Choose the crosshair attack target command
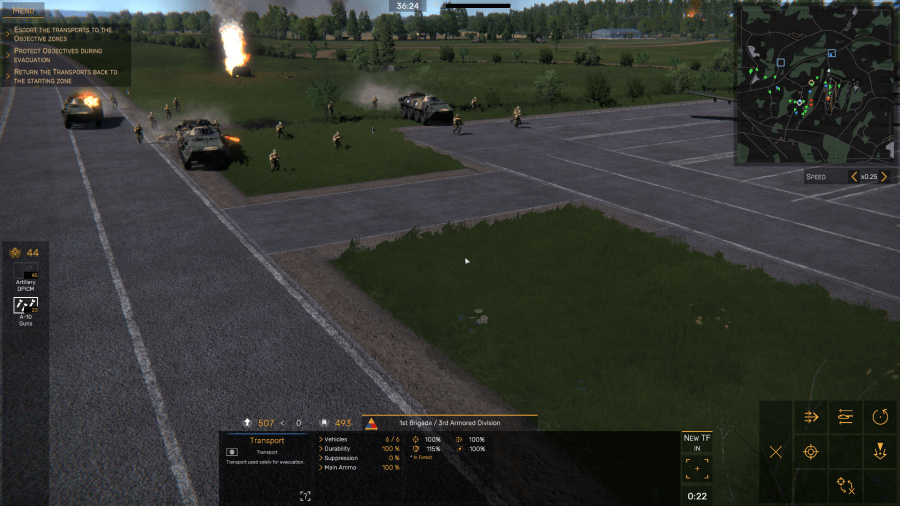The image size is (900, 506). click(811, 452)
